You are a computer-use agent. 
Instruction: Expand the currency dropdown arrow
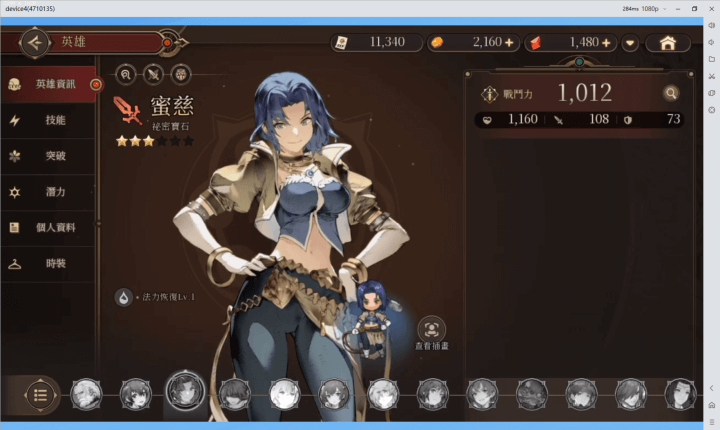630,43
